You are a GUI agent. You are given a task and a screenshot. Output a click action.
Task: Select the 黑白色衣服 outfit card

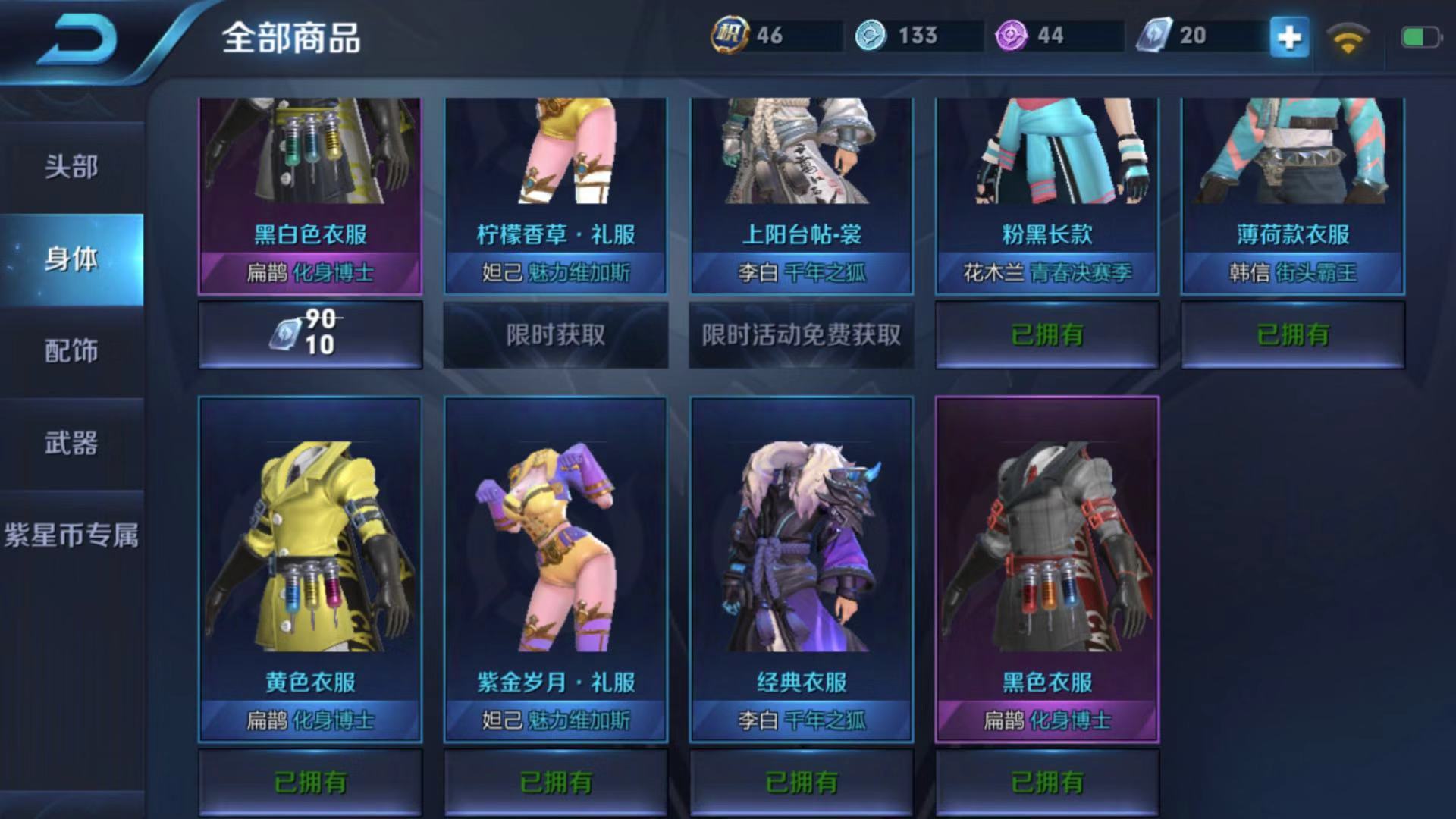[x=310, y=193]
